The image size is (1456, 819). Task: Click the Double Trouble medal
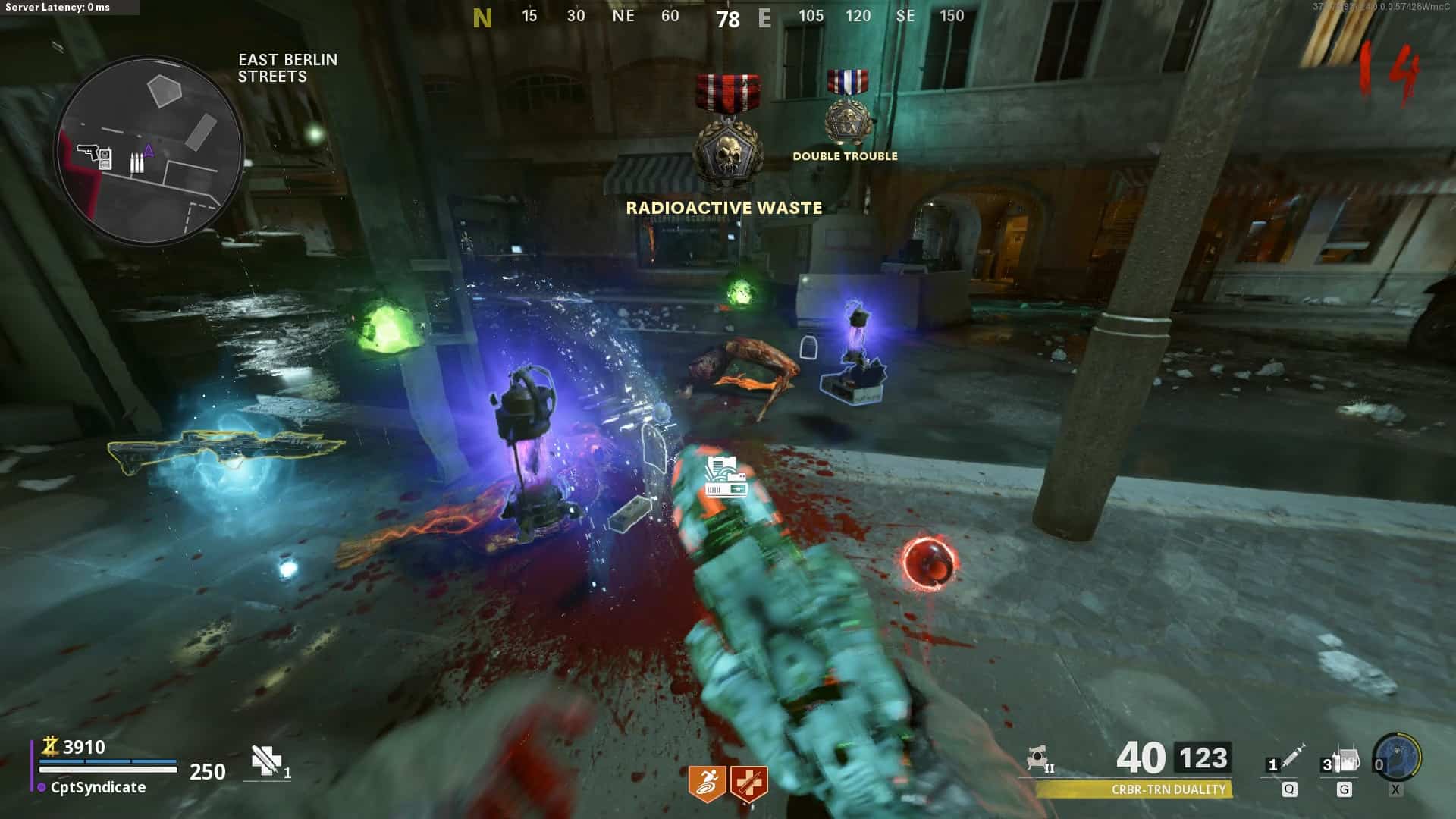[846, 110]
